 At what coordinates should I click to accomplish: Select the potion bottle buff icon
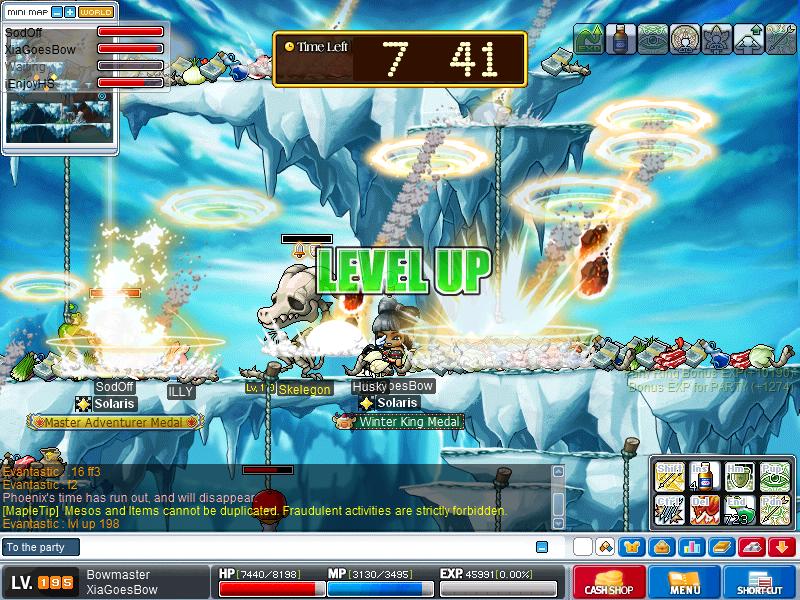point(621,38)
